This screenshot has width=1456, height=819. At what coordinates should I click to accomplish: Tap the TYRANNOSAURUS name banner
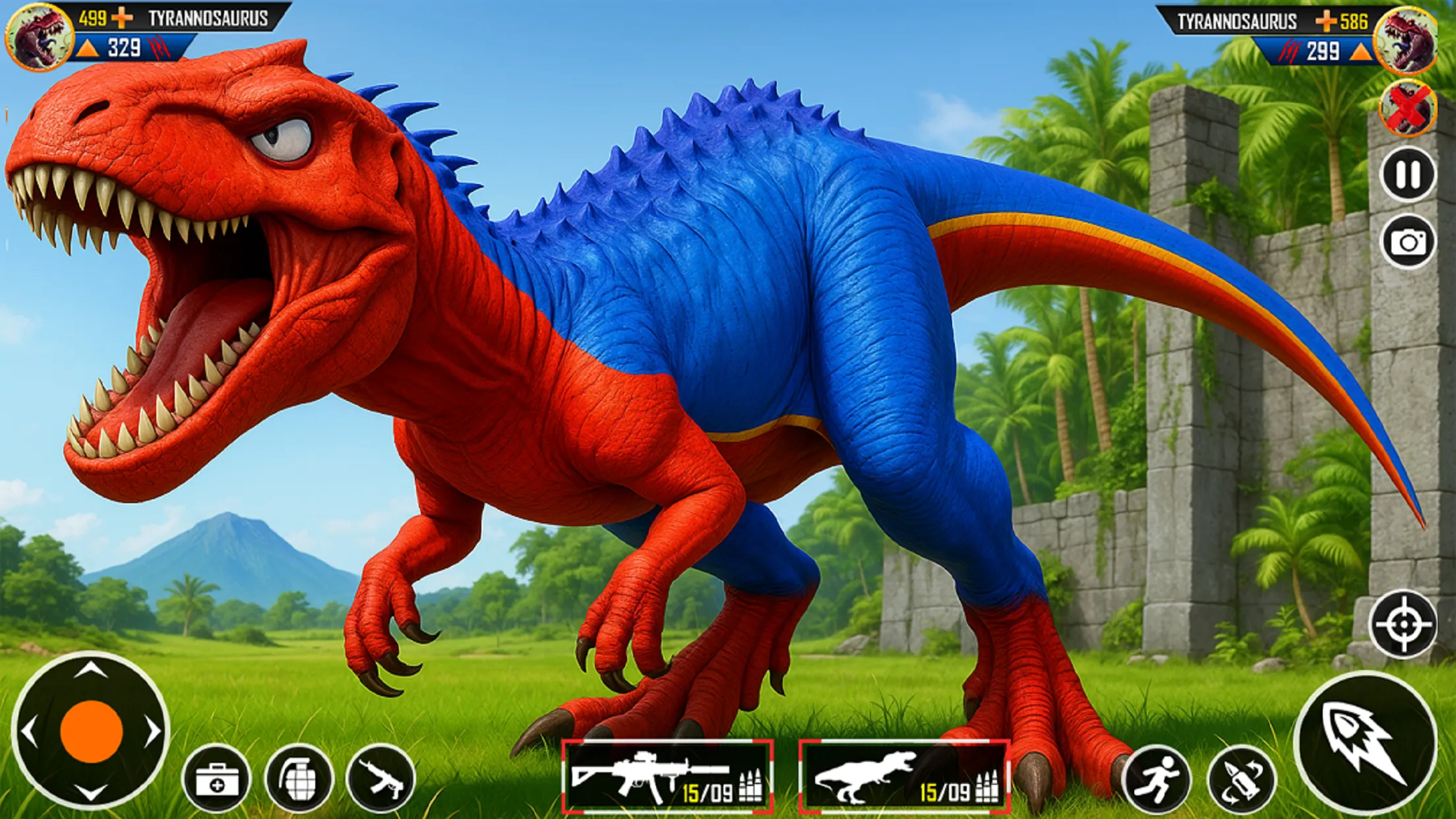pos(208,18)
